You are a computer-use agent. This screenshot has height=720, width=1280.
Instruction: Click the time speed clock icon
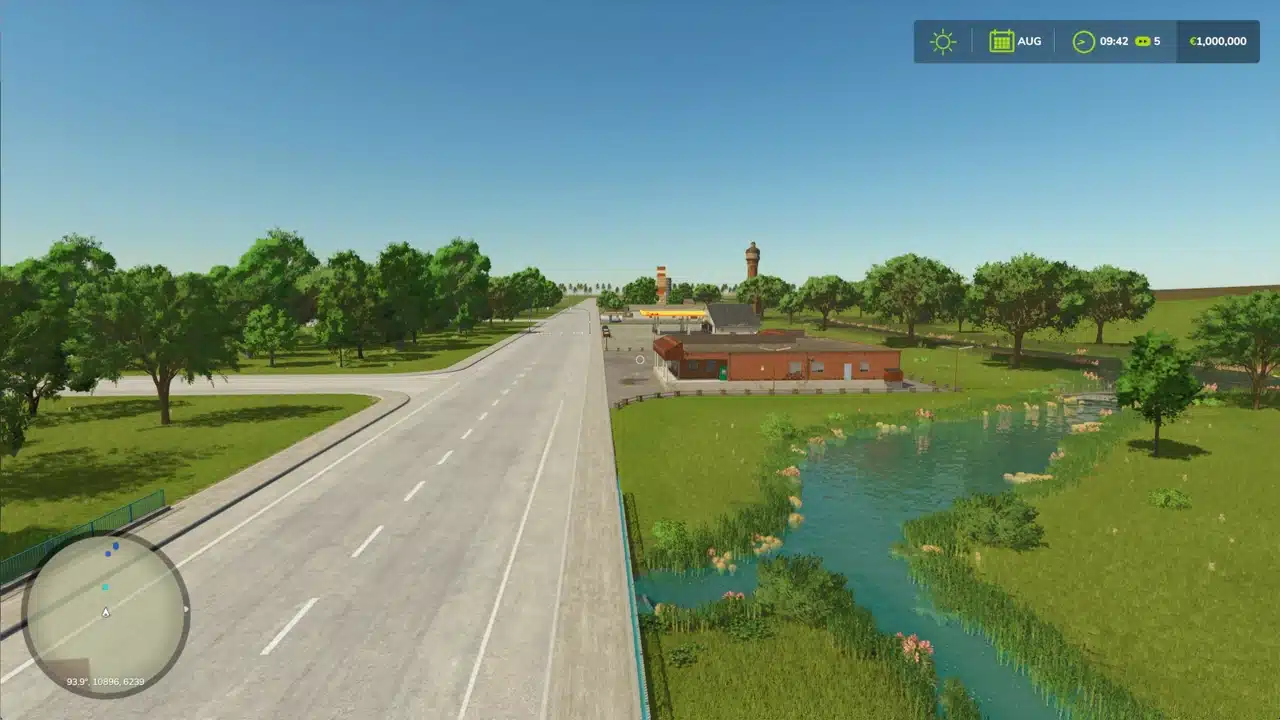coord(1083,42)
